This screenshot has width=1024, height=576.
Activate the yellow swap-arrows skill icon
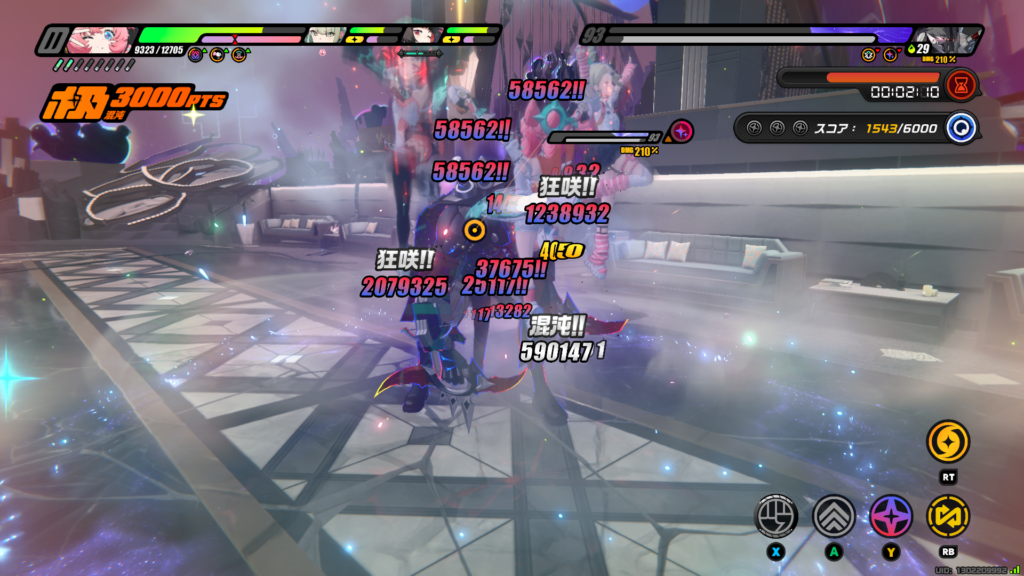click(x=947, y=515)
